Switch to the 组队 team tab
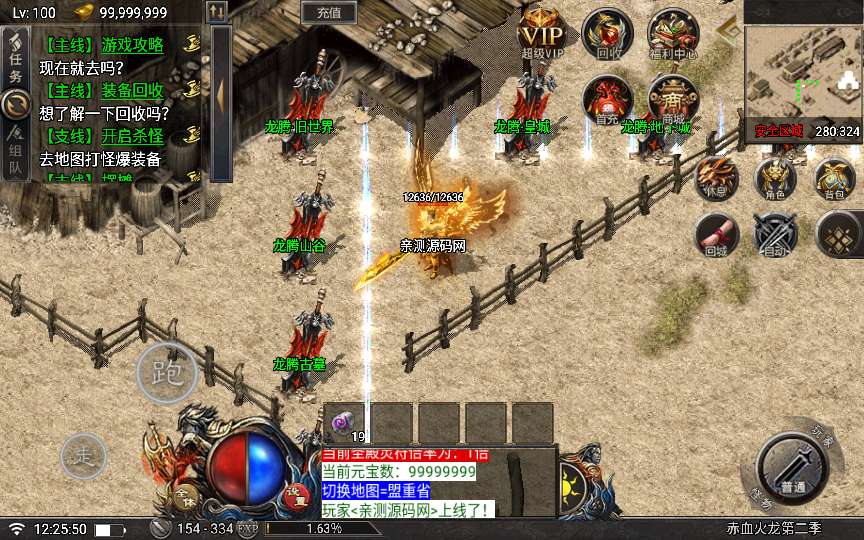The image size is (864, 540). coord(15,151)
